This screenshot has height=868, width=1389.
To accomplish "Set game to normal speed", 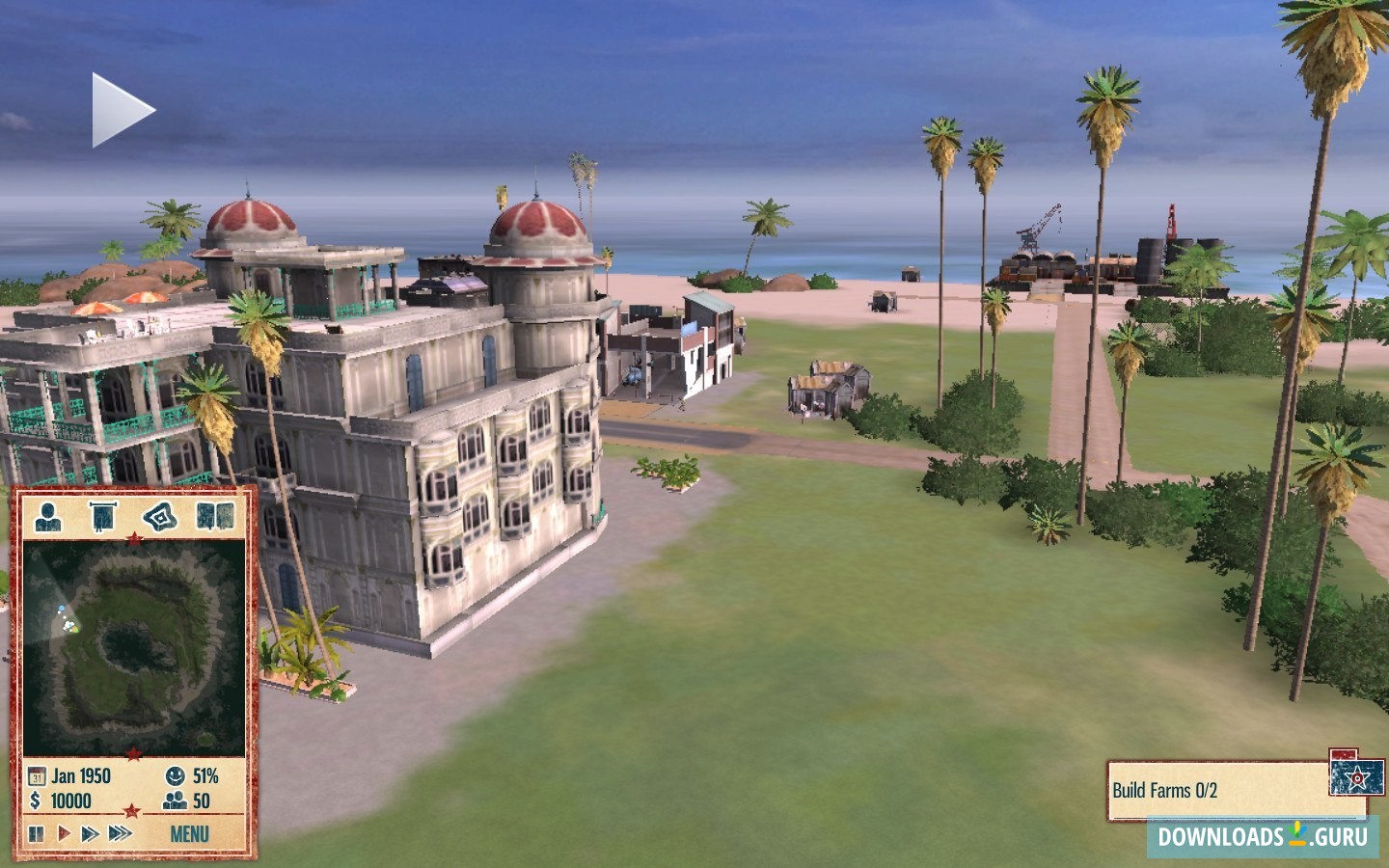I will coord(64,833).
